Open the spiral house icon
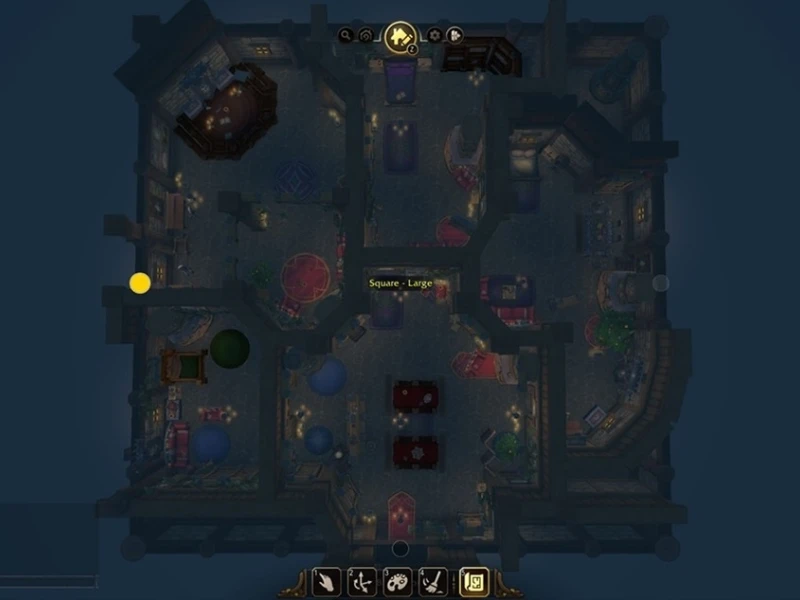Screen dimensions: 800x600 (367, 35)
